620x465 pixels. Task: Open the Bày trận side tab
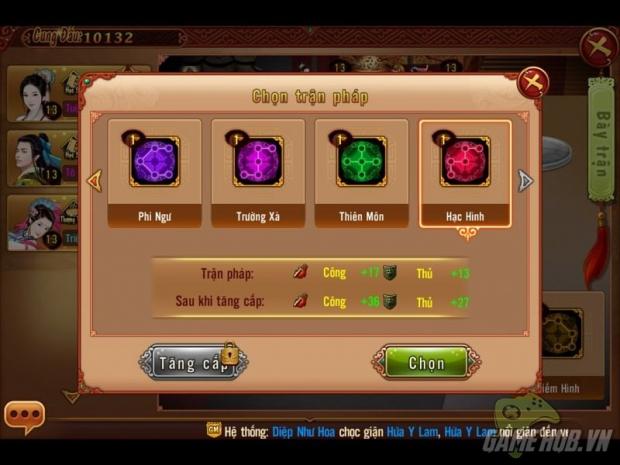tap(600, 140)
